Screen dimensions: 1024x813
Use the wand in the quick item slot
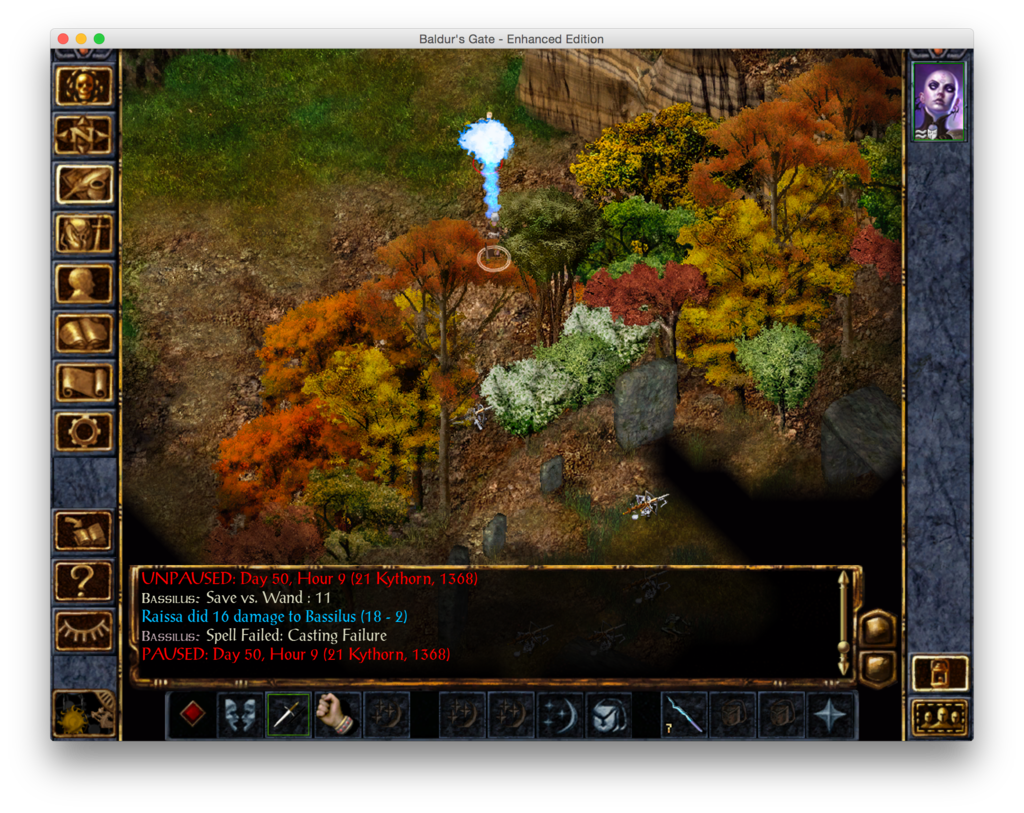tap(685, 715)
